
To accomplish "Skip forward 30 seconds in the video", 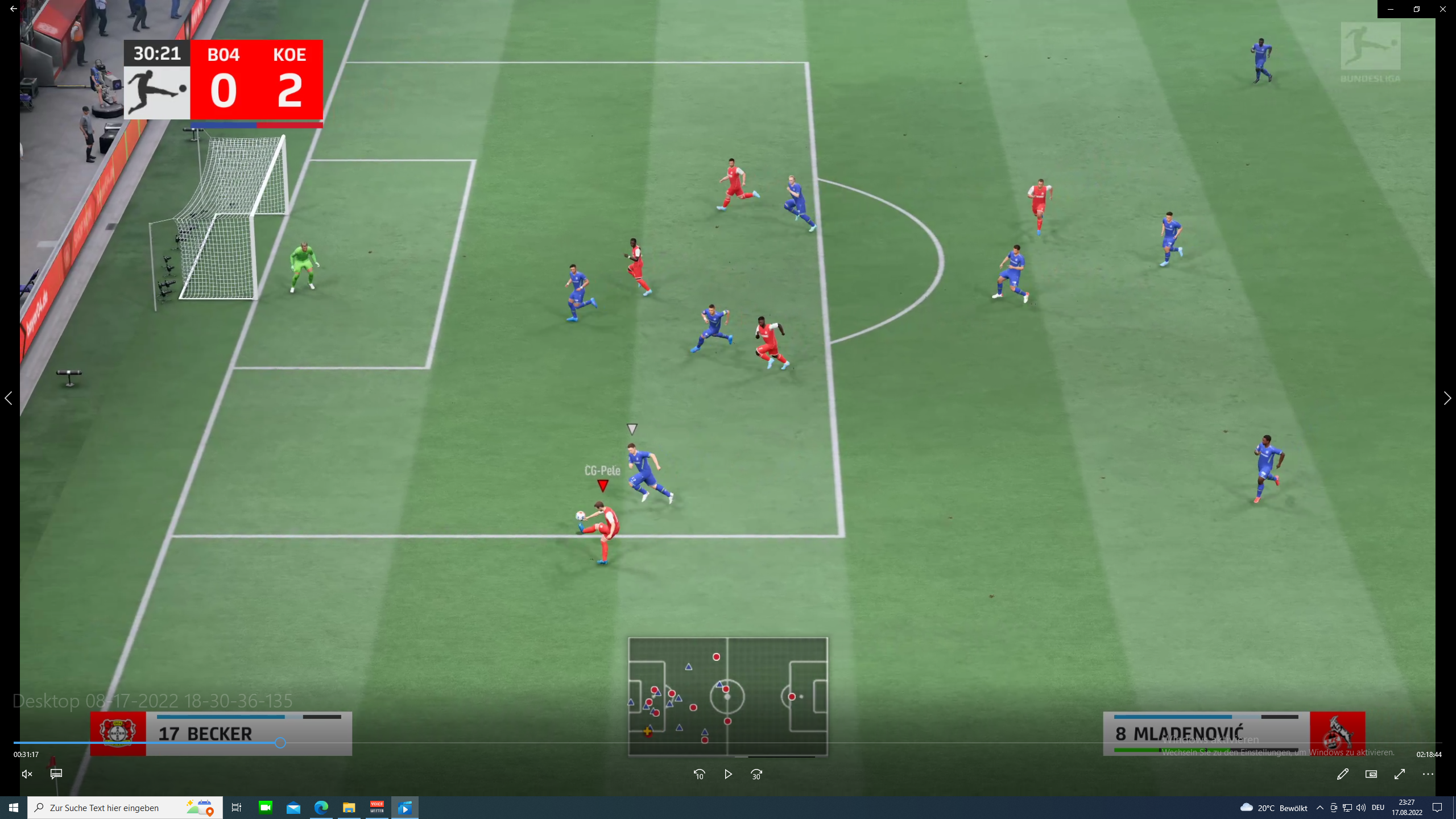I will (756, 774).
